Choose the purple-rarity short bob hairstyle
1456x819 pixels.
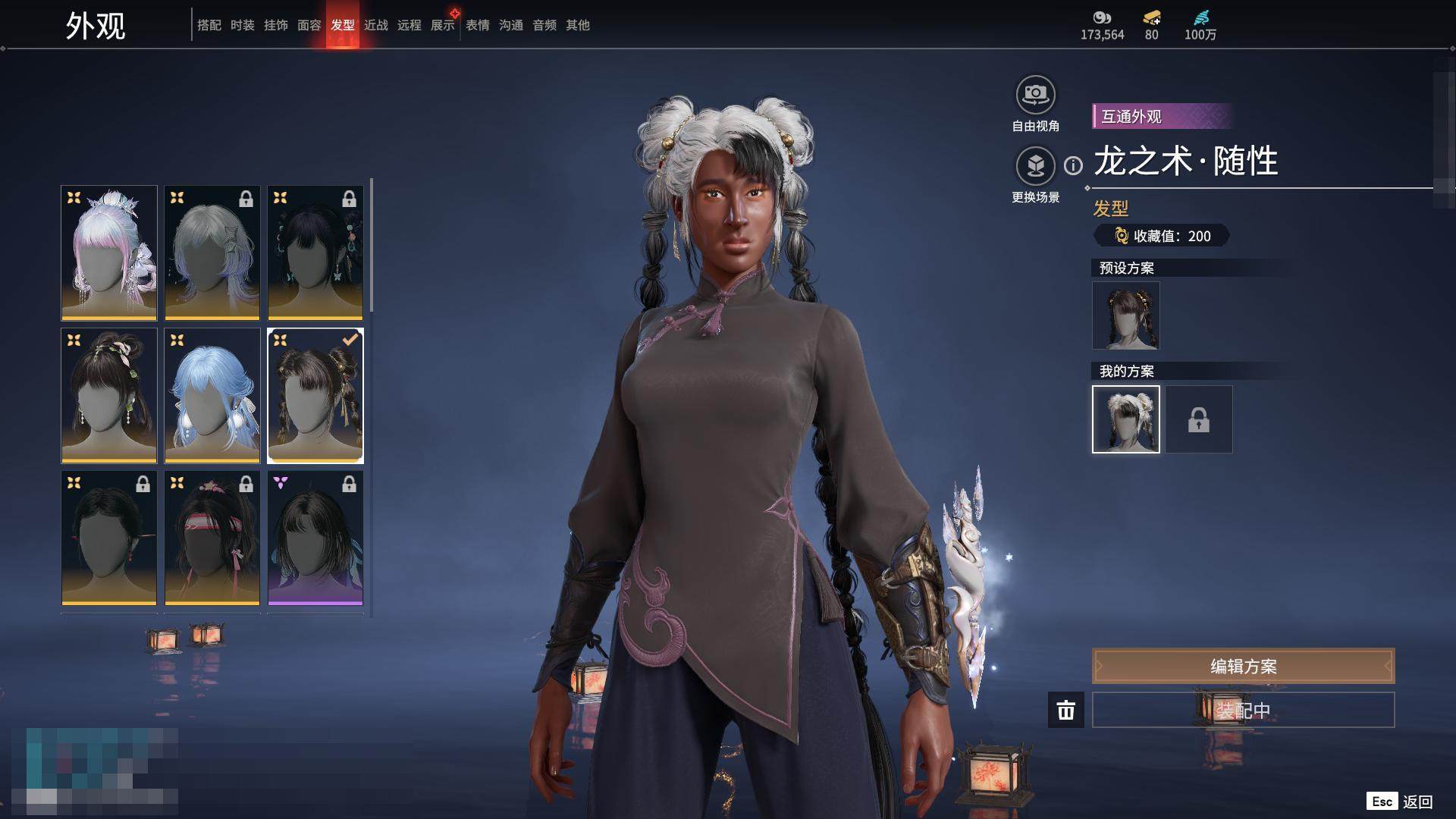(315, 538)
